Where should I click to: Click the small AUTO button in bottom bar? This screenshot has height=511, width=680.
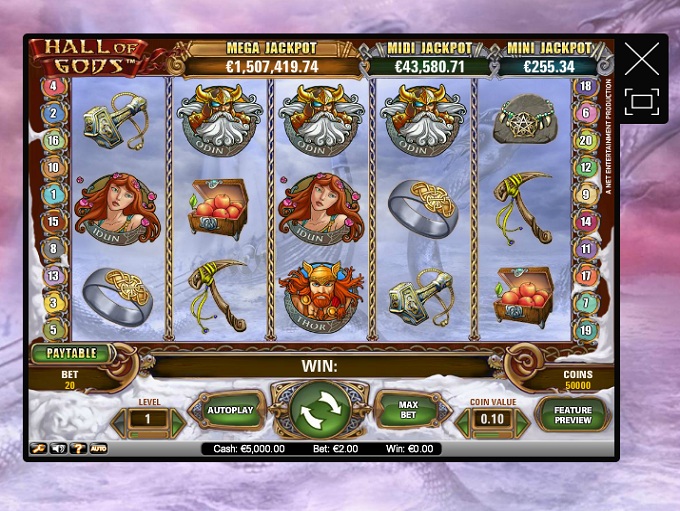coord(98,449)
